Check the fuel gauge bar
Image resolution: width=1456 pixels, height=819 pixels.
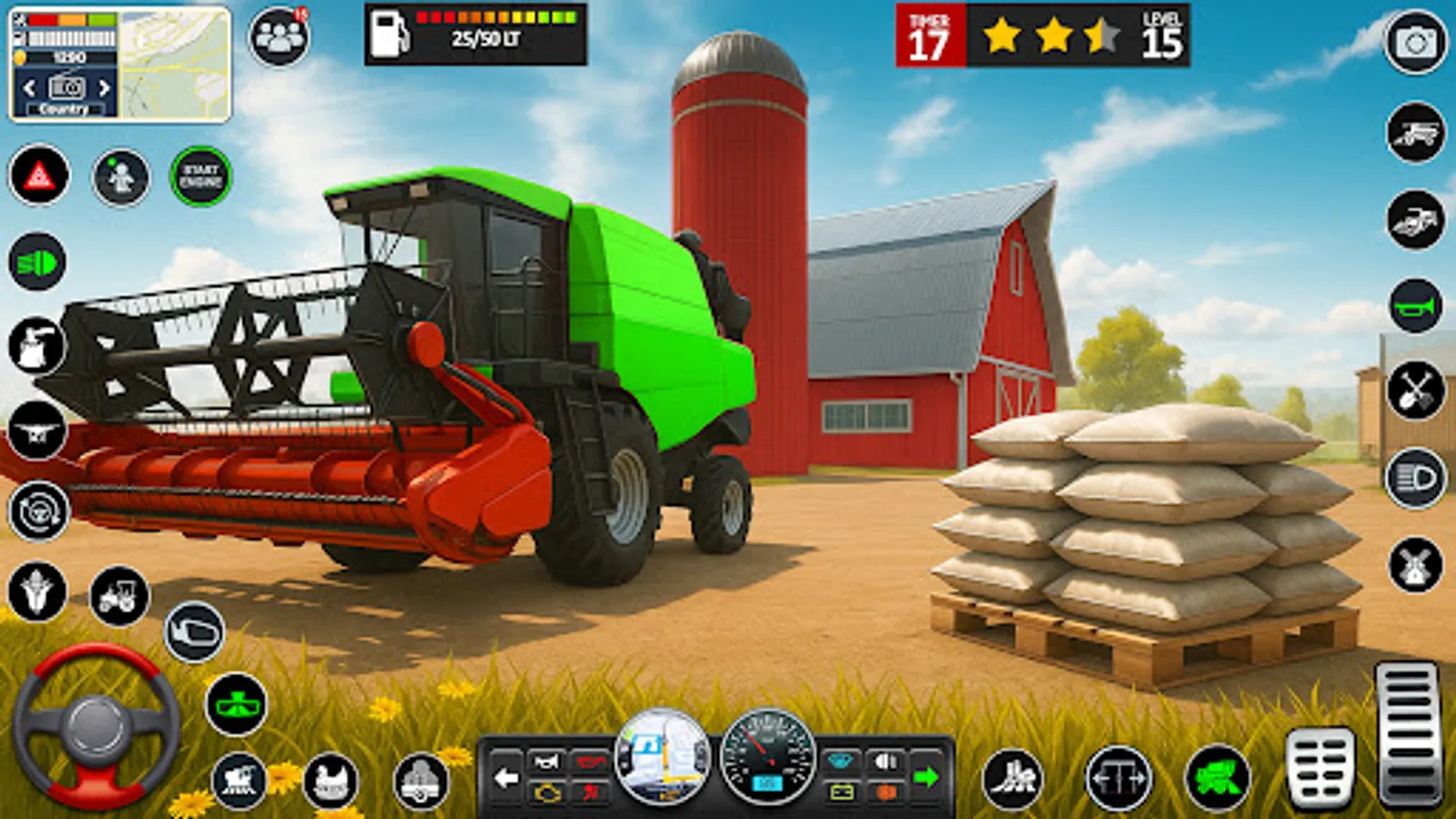[496, 20]
